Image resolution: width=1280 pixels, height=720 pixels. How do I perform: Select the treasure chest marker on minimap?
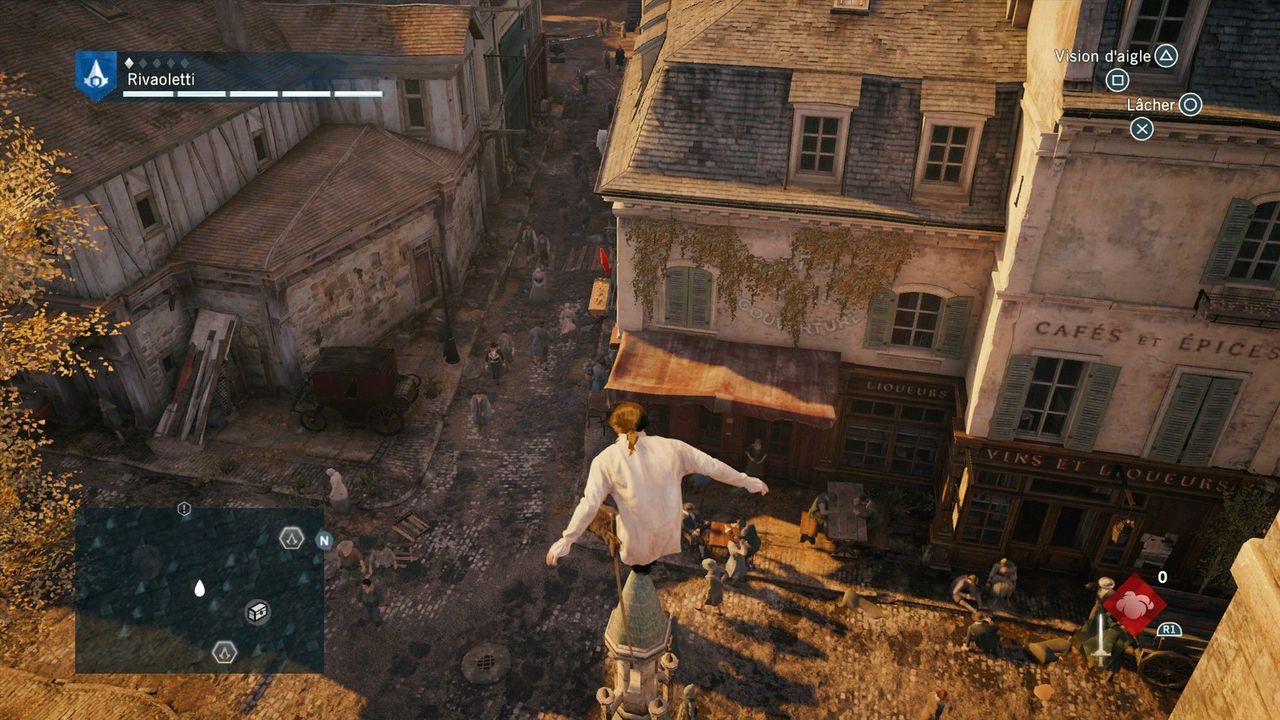coord(257,611)
